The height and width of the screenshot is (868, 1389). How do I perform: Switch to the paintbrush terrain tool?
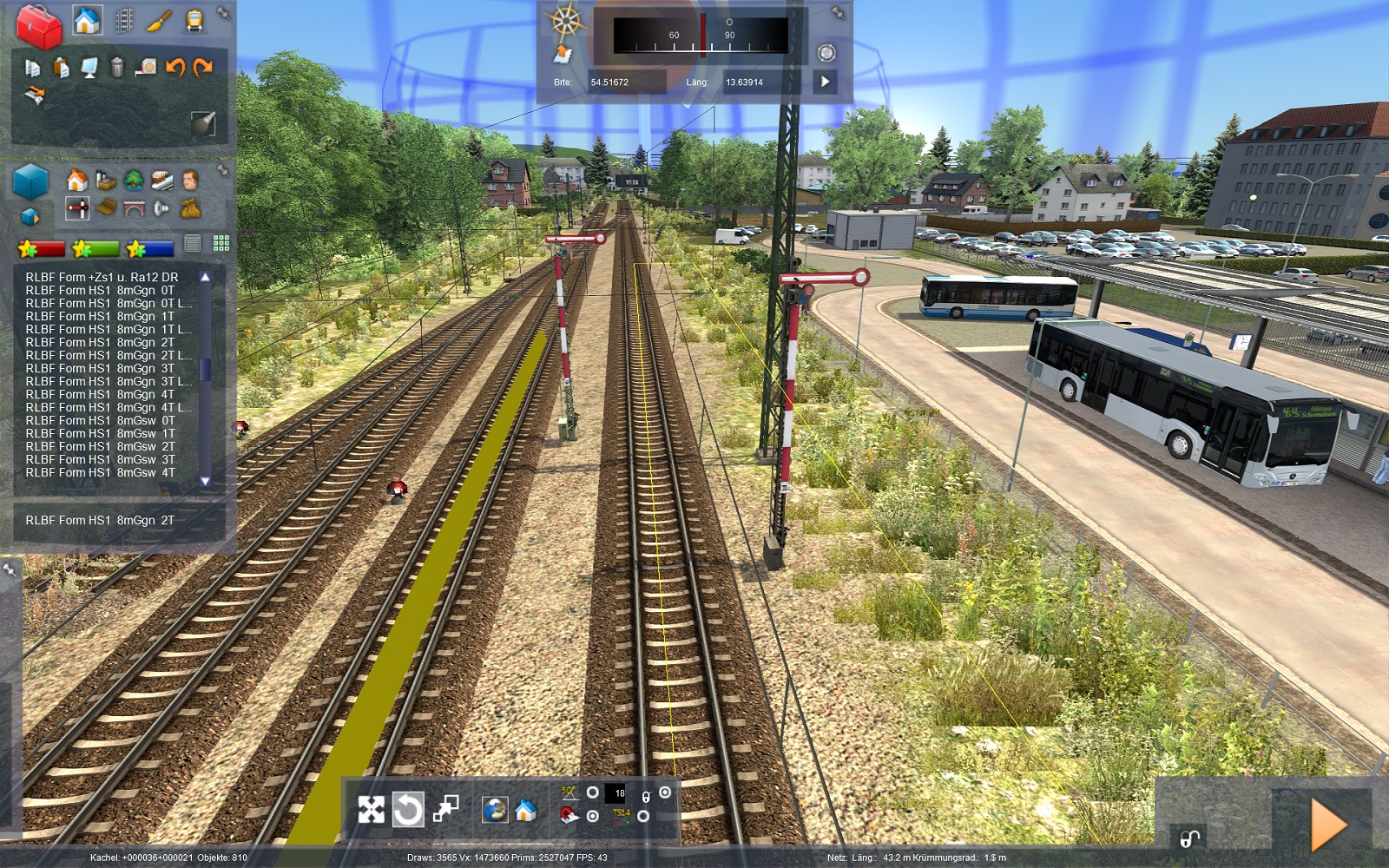click(159, 21)
